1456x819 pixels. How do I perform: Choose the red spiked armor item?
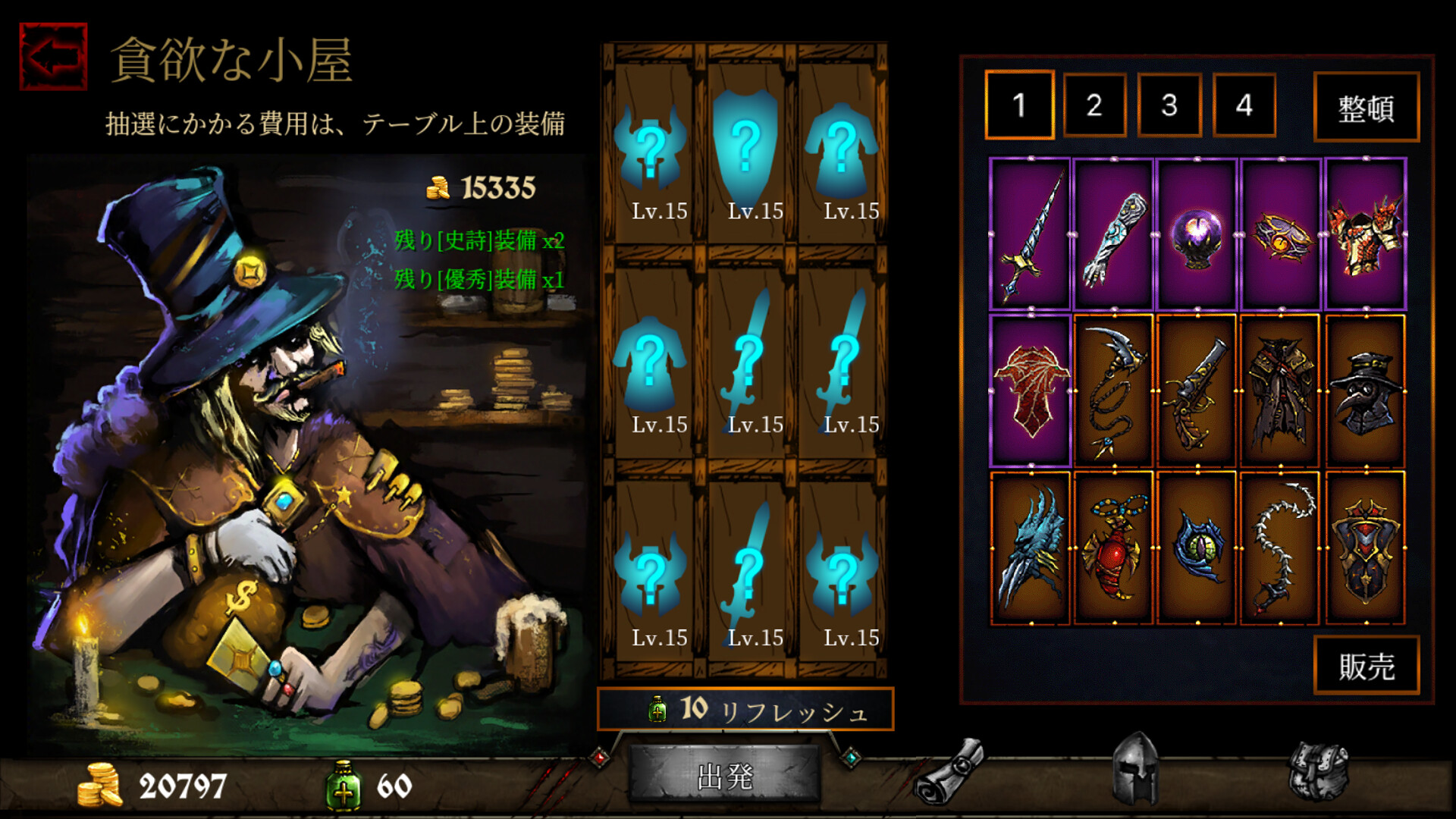pos(1365,234)
